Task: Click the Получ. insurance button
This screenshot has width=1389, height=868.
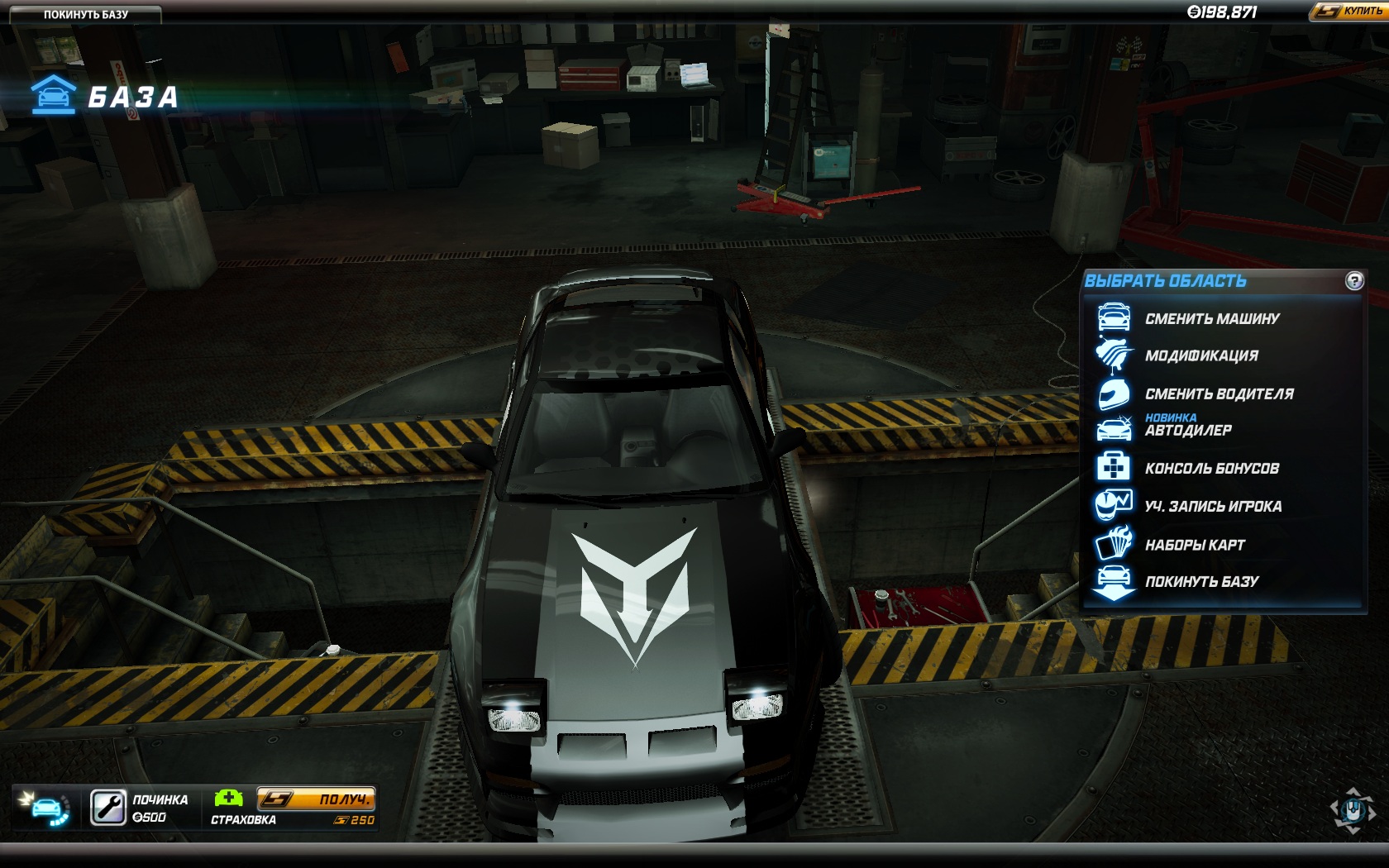Action: point(316,799)
